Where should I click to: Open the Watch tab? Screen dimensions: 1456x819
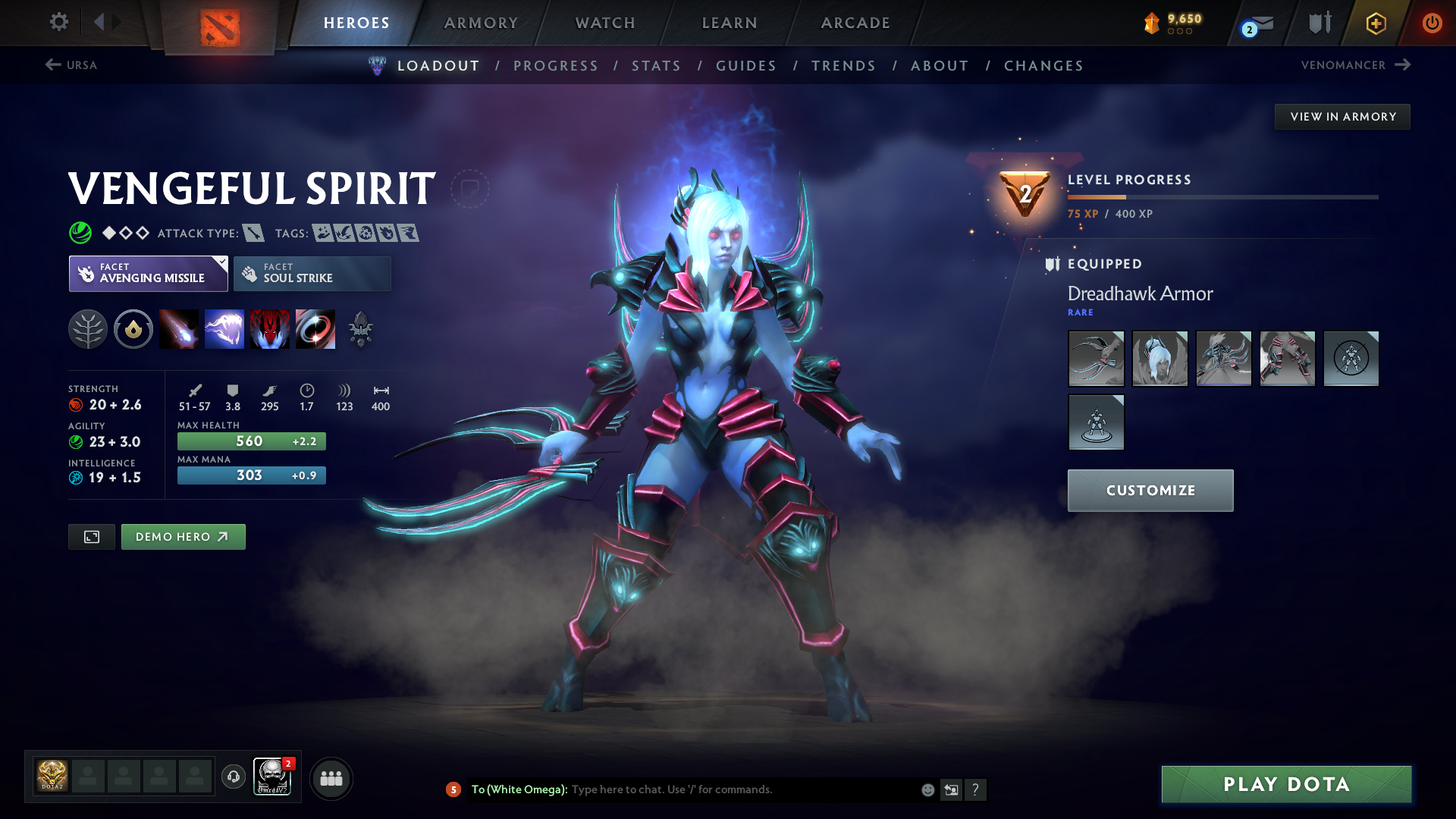(x=605, y=23)
